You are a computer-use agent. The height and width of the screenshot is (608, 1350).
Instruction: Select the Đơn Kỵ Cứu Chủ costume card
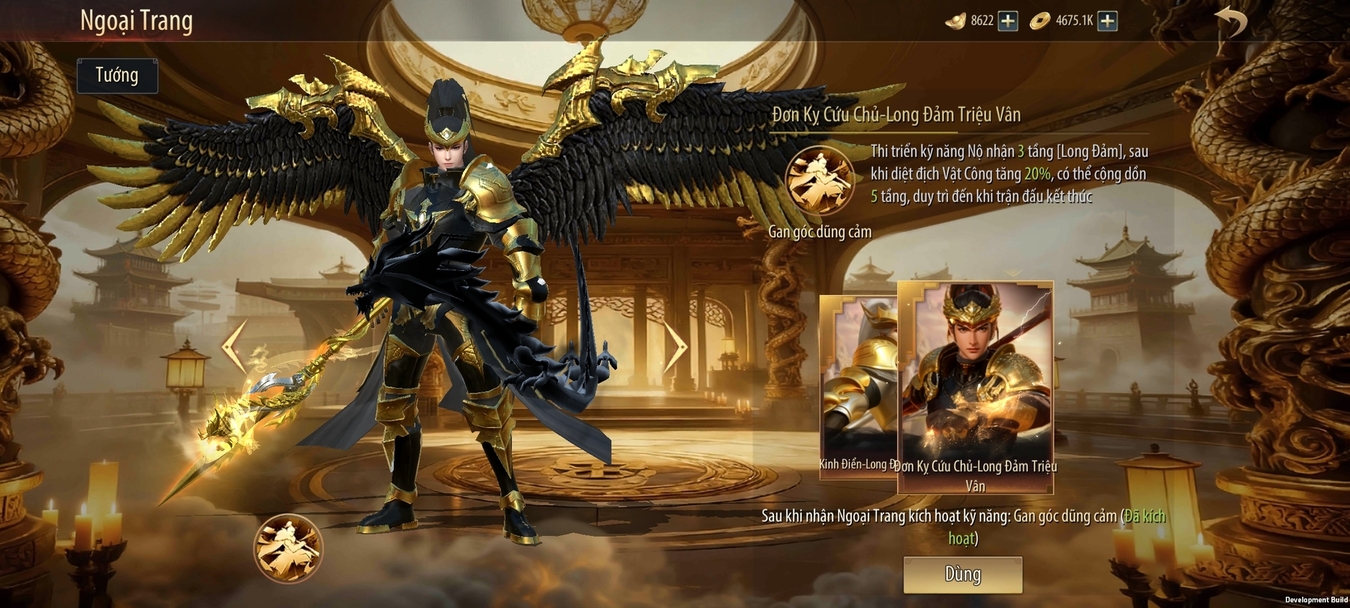coord(975,385)
